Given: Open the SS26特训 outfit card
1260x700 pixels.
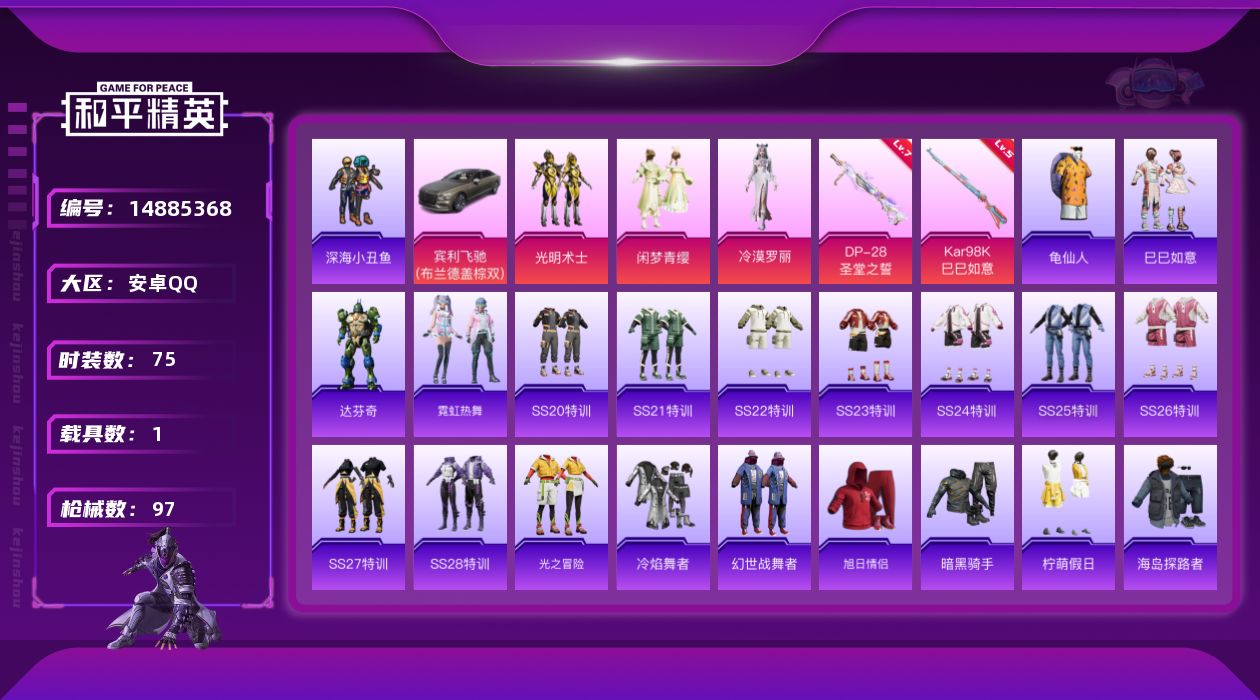Looking at the screenshot, I should (x=1170, y=364).
